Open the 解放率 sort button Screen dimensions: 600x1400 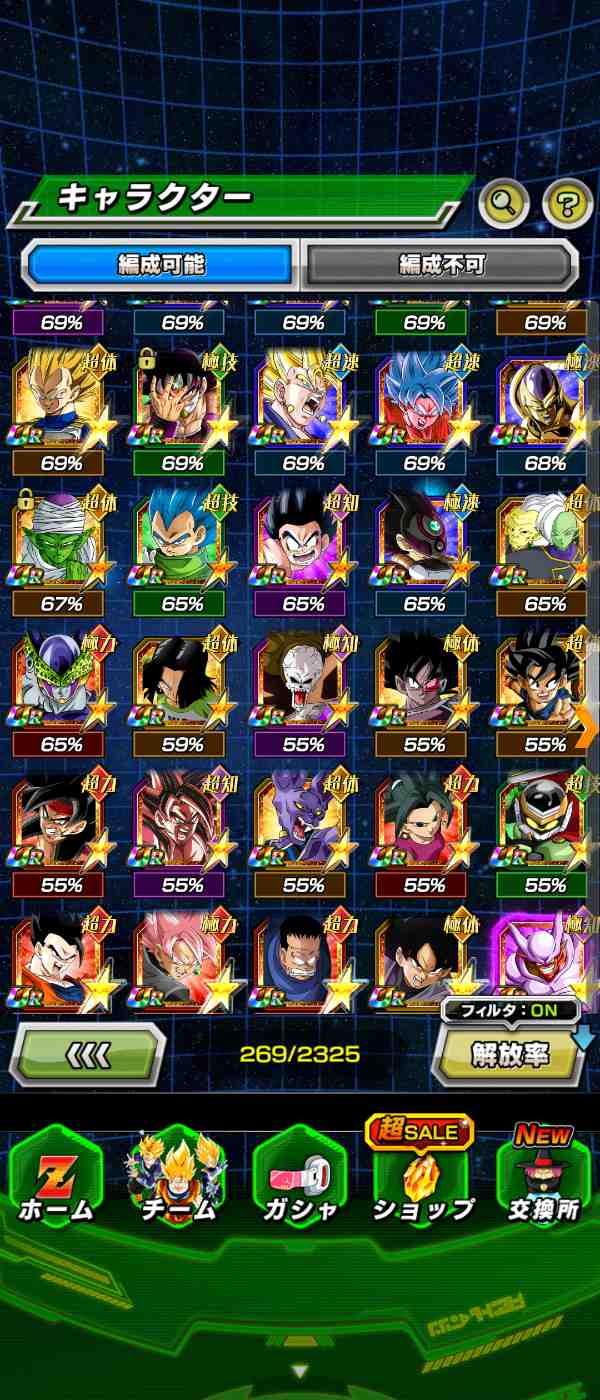[508, 1056]
